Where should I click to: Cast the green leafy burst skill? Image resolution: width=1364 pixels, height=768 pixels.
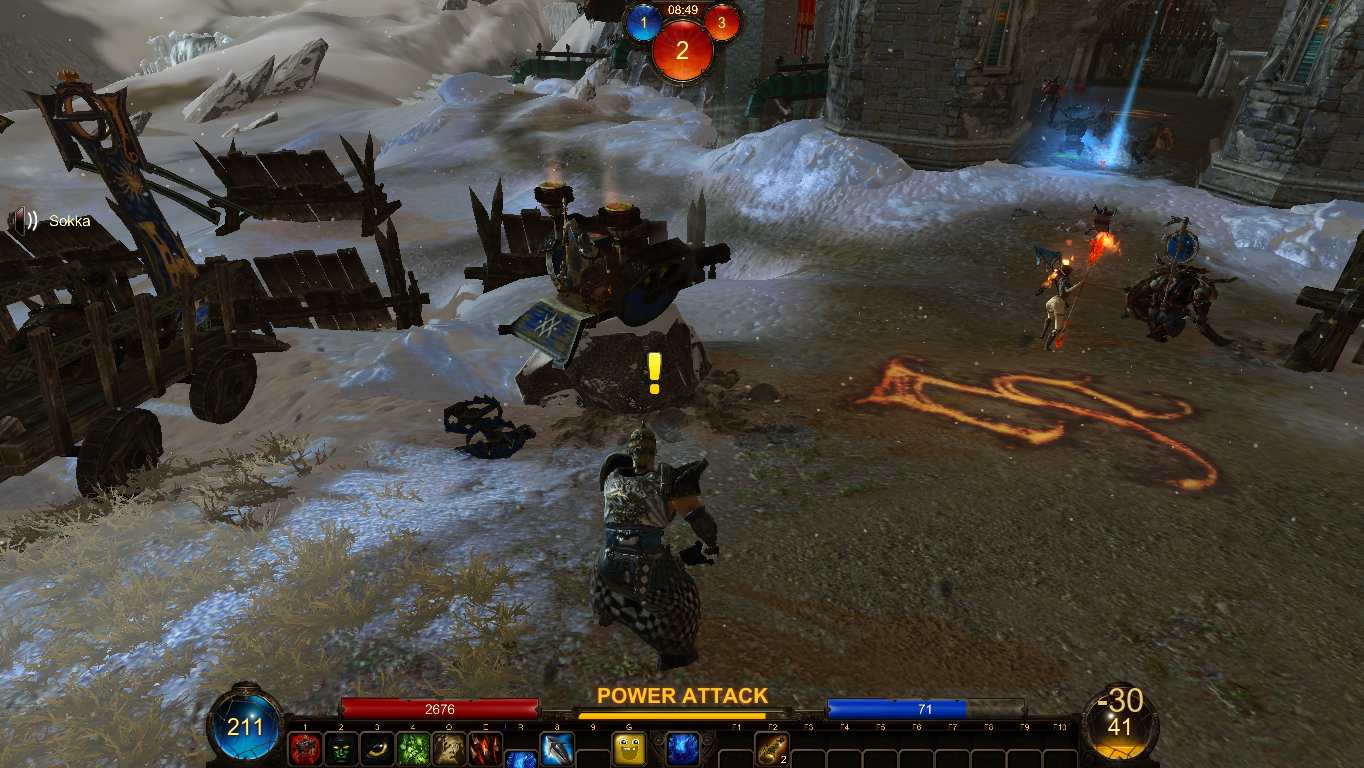[413, 749]
